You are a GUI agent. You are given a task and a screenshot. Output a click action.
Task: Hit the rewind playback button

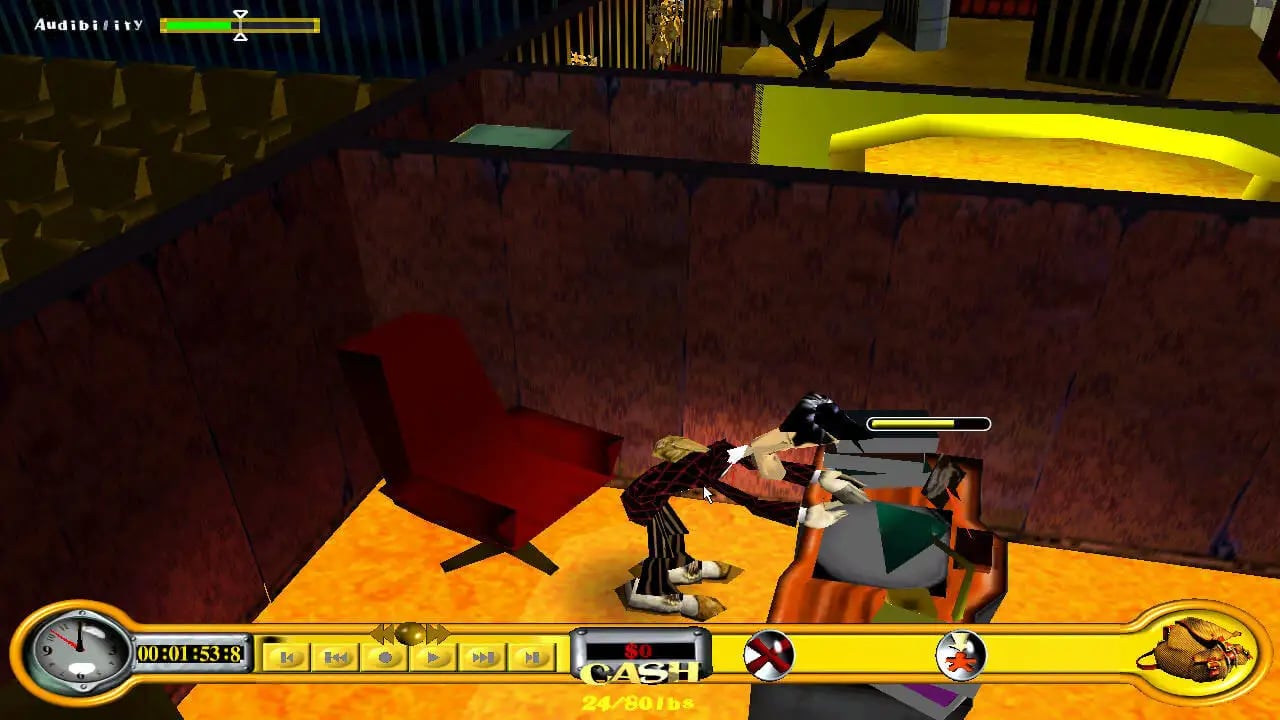click(x=336, y=657)
